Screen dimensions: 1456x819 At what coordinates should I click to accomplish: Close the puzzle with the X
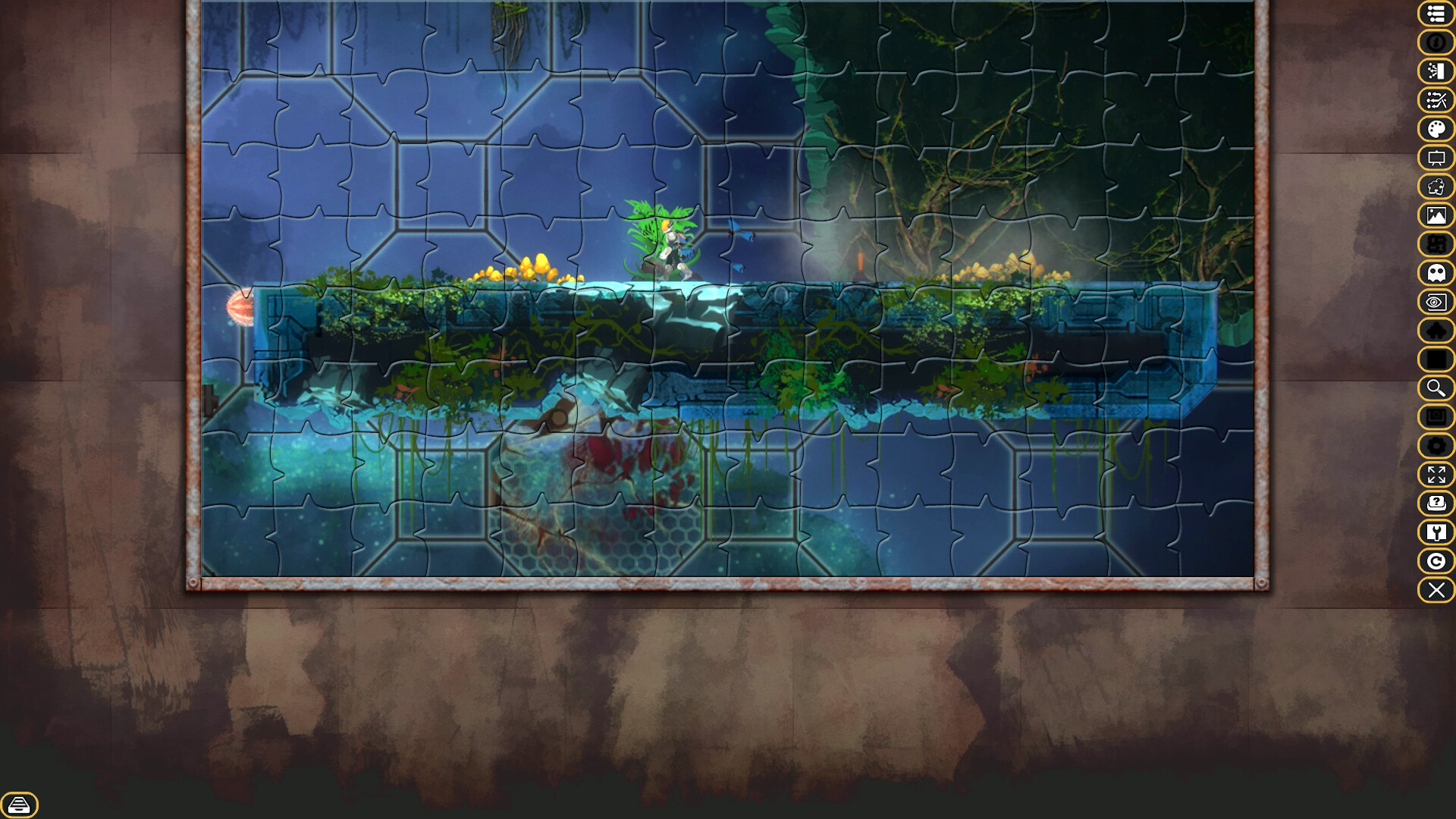click(1436, 591)
